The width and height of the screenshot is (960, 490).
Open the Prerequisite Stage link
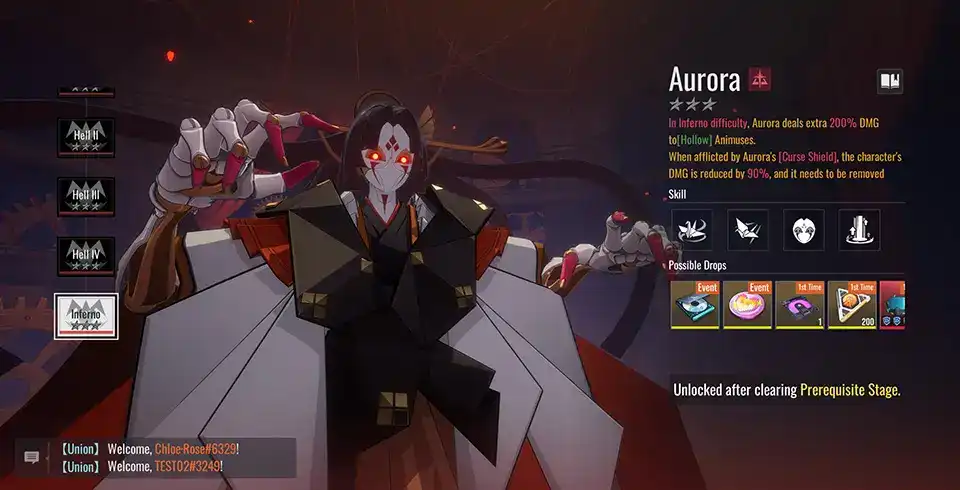849,390
